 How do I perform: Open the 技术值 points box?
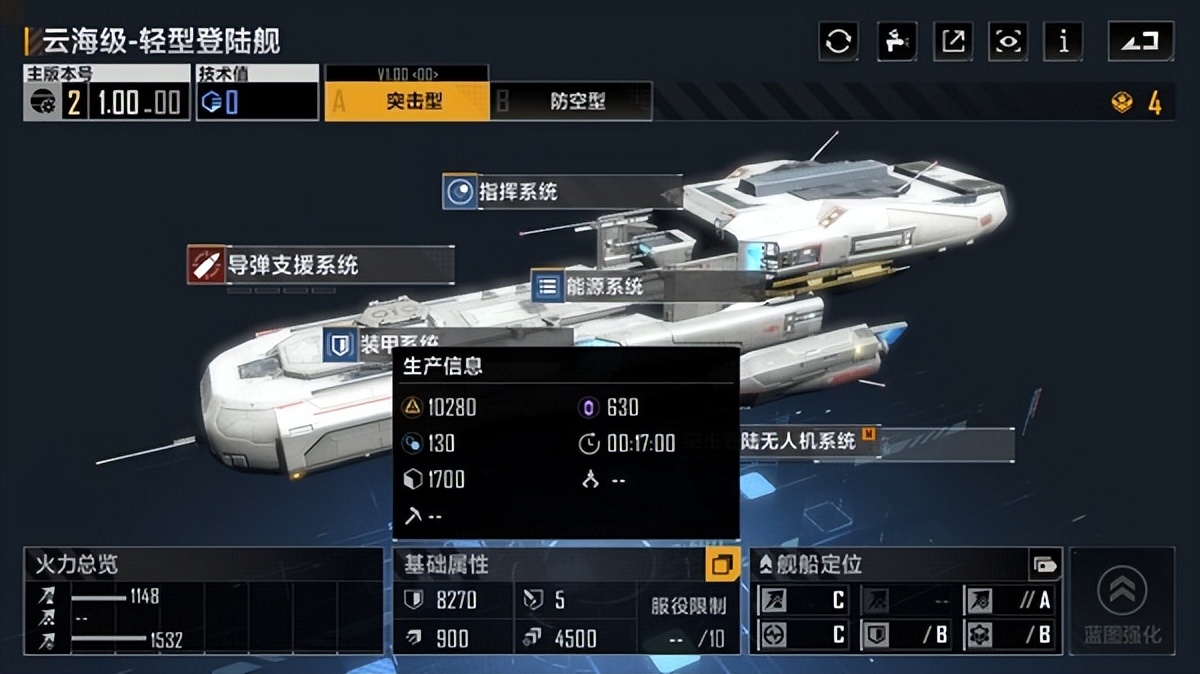(x=257, y=101)
